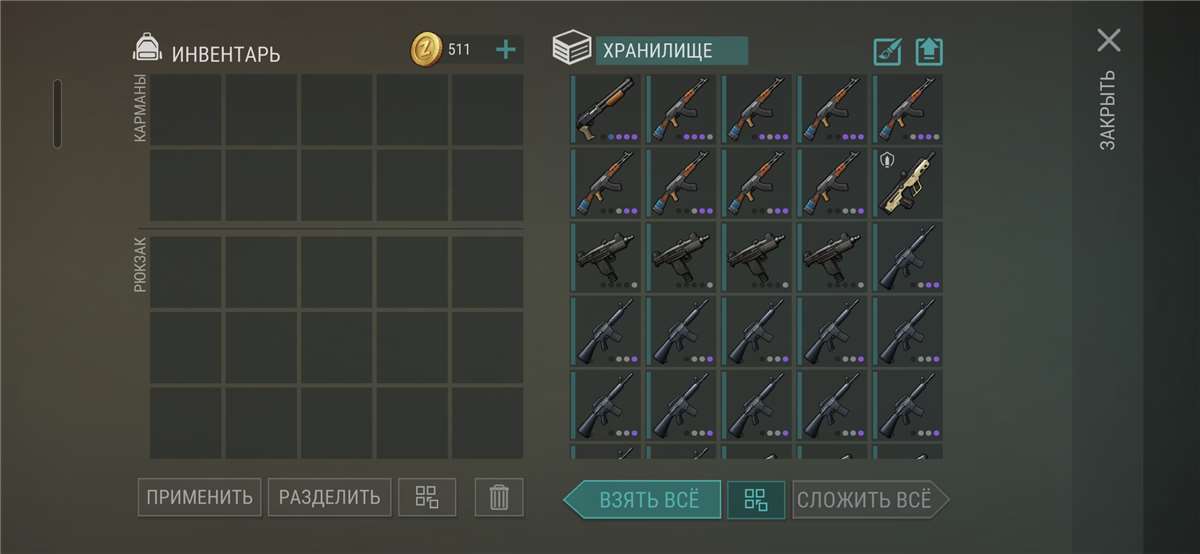Select the tan-camo sniper rifle slot
This screenshot has height=554, width=1200.
click(x=909, y=184)
